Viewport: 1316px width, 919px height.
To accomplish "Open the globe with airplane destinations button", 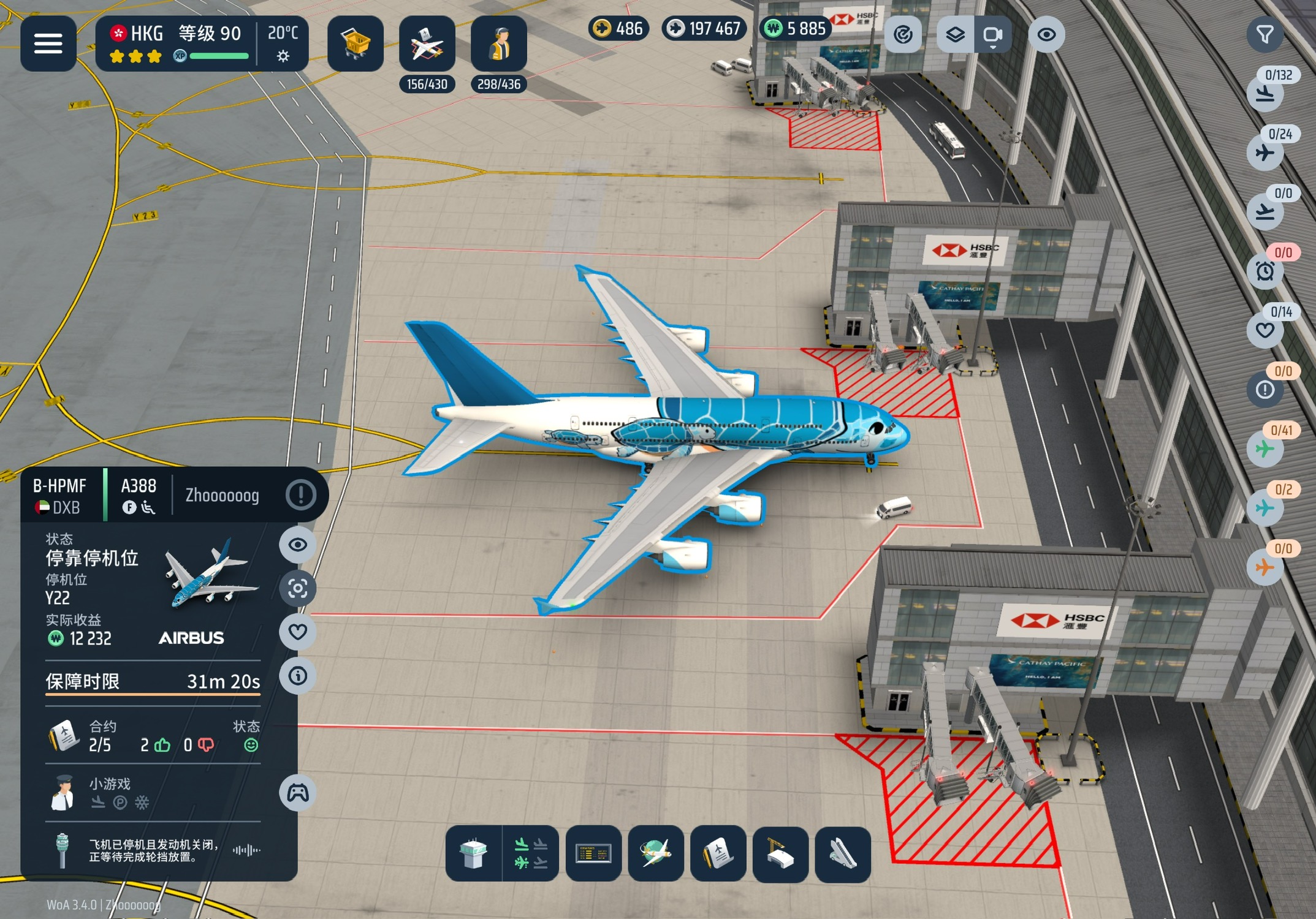I will pos(656,854).
